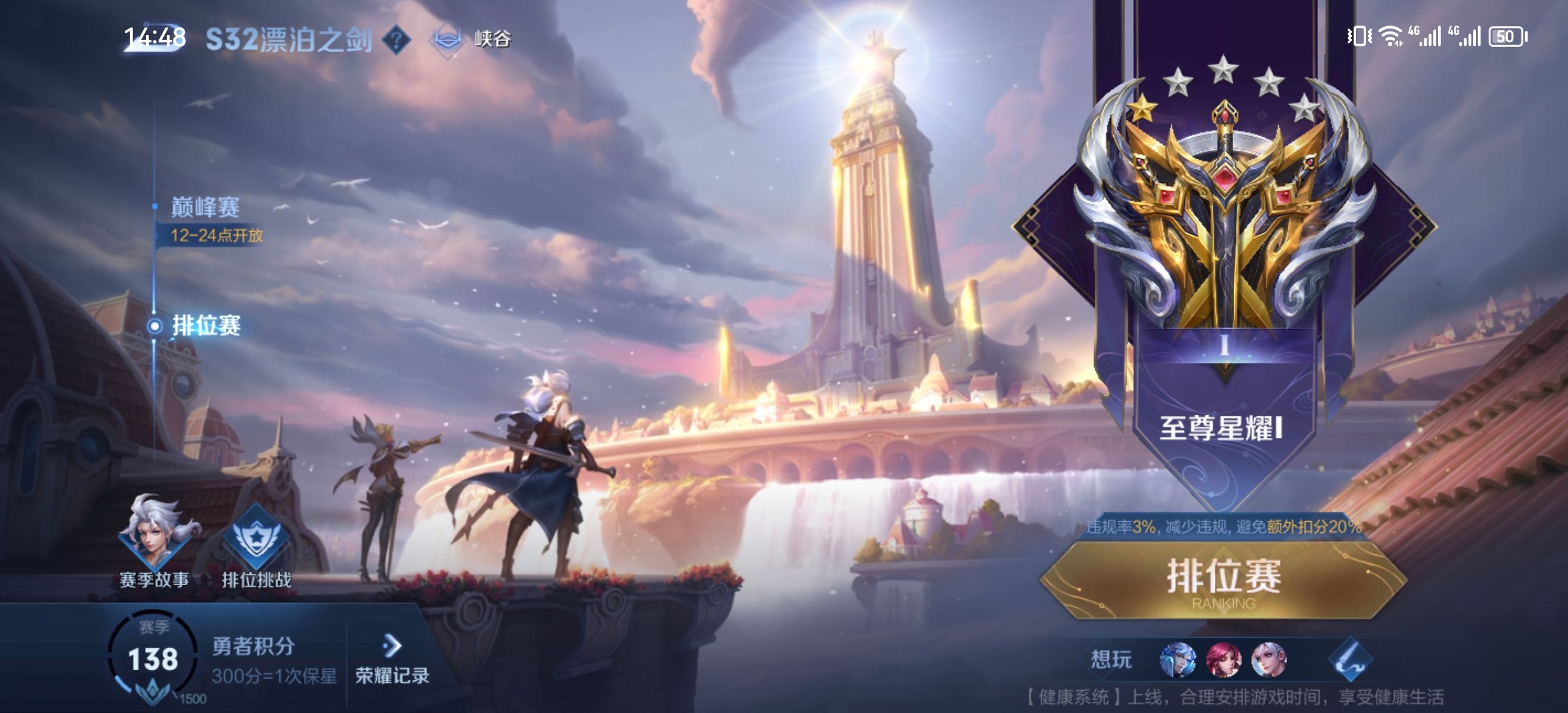
Task: Select the white-haired hero in 想玩
Action: click(1269, 660)
